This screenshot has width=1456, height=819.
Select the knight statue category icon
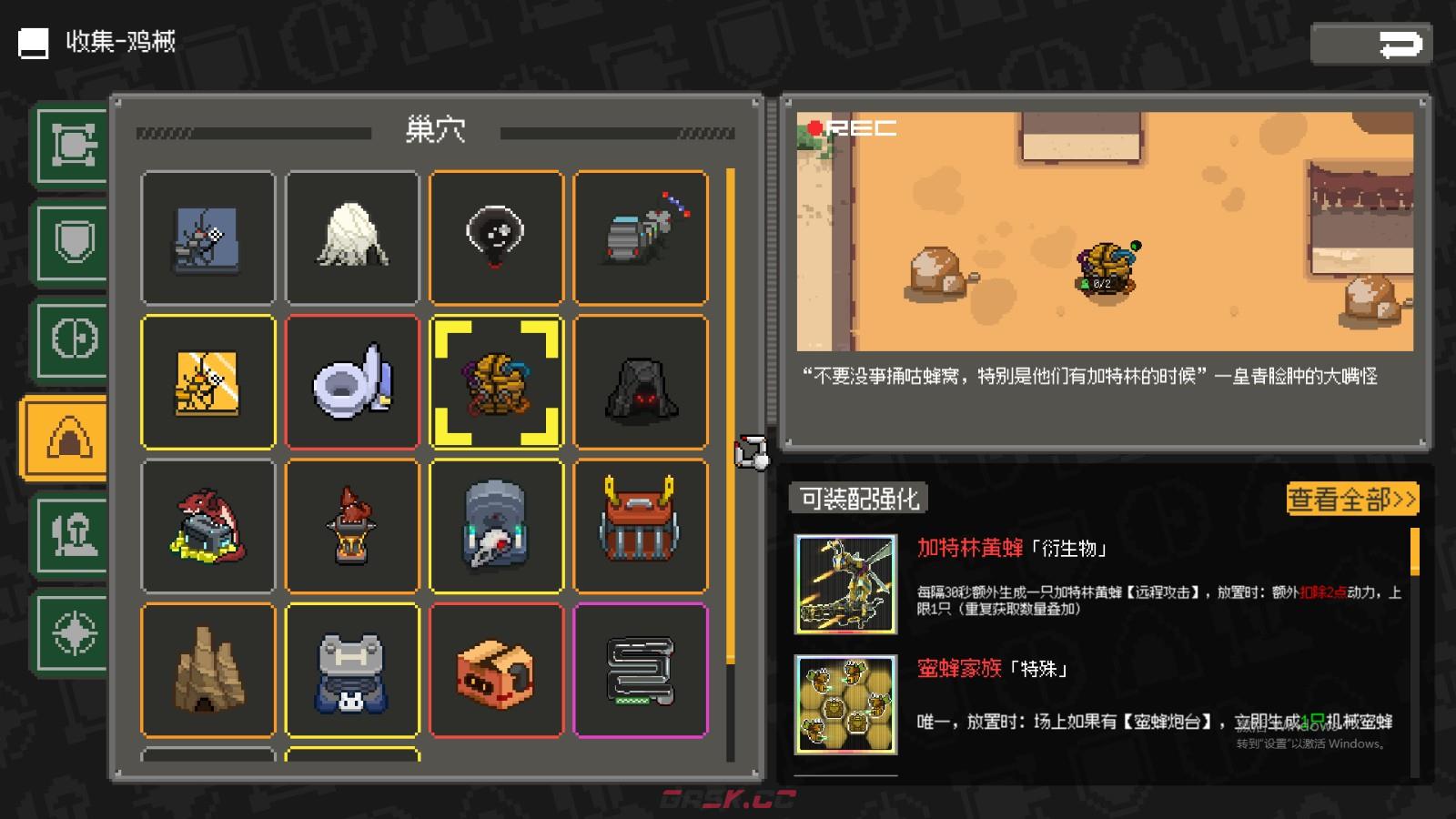coord(71,537)
